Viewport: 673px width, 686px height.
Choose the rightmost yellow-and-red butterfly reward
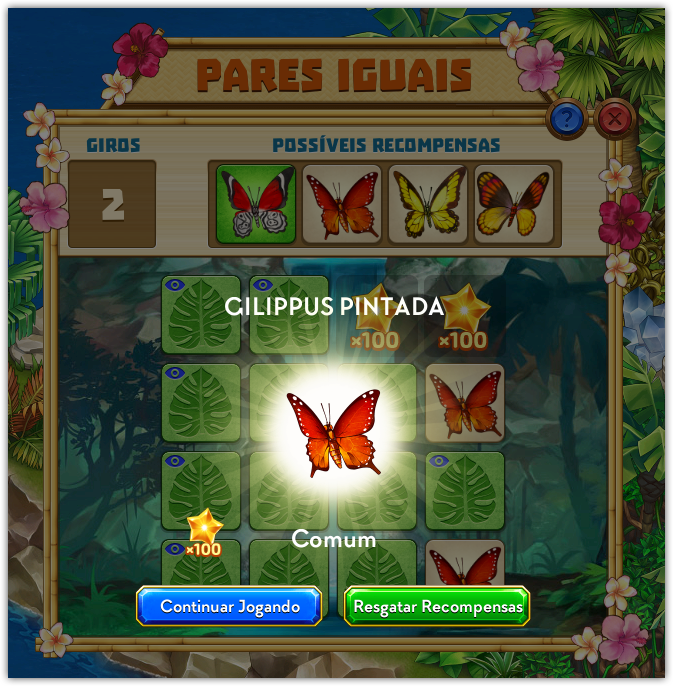(514, 204)
